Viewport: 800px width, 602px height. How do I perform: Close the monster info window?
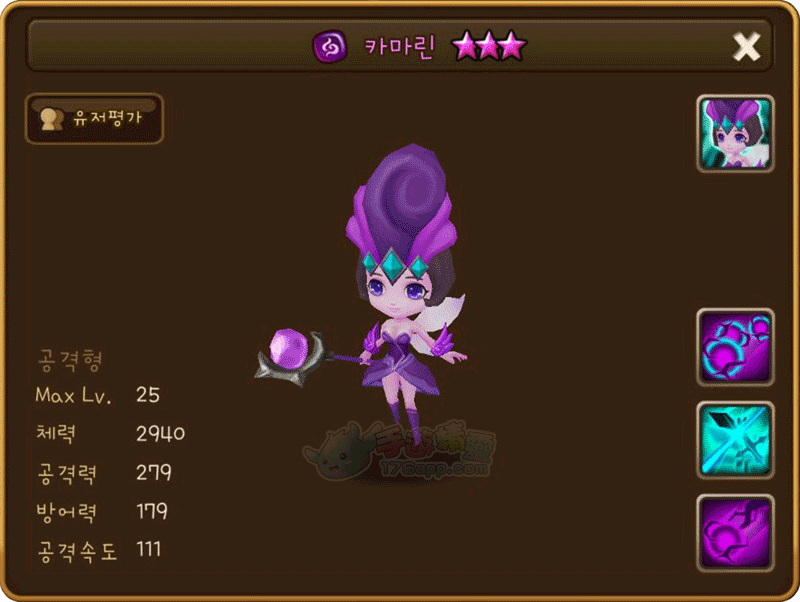click(746, 46)
